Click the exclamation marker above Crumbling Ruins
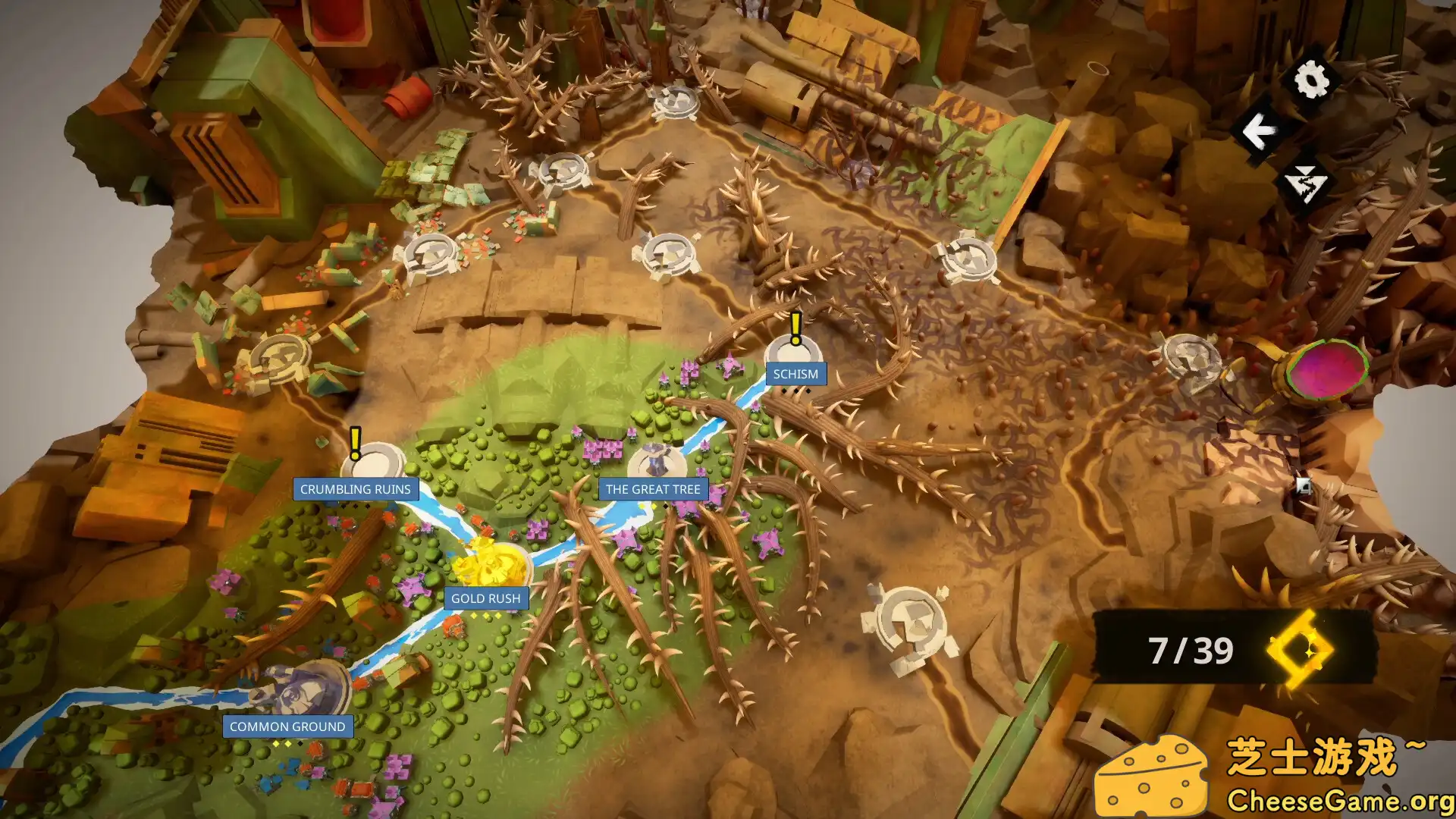The width and height of the screenshot is (1456, 819). pos(354,443)
